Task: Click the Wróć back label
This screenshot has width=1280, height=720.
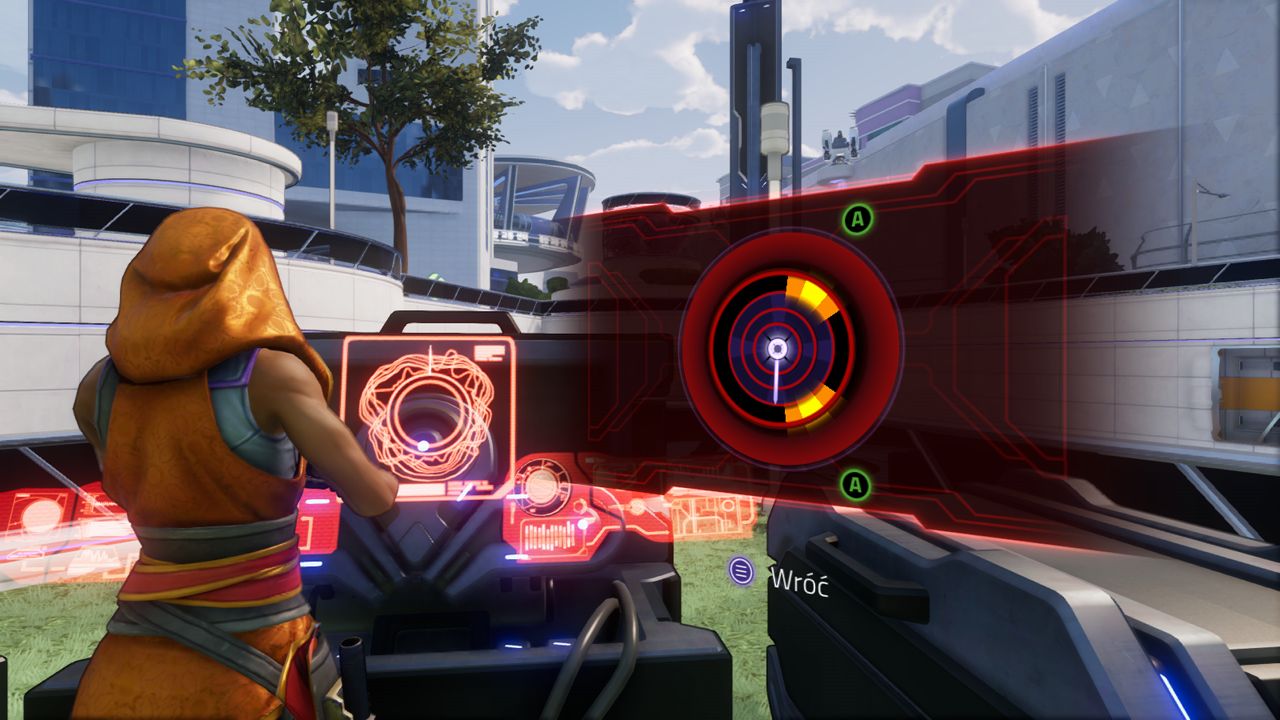Action: click(x=797, y=582)
